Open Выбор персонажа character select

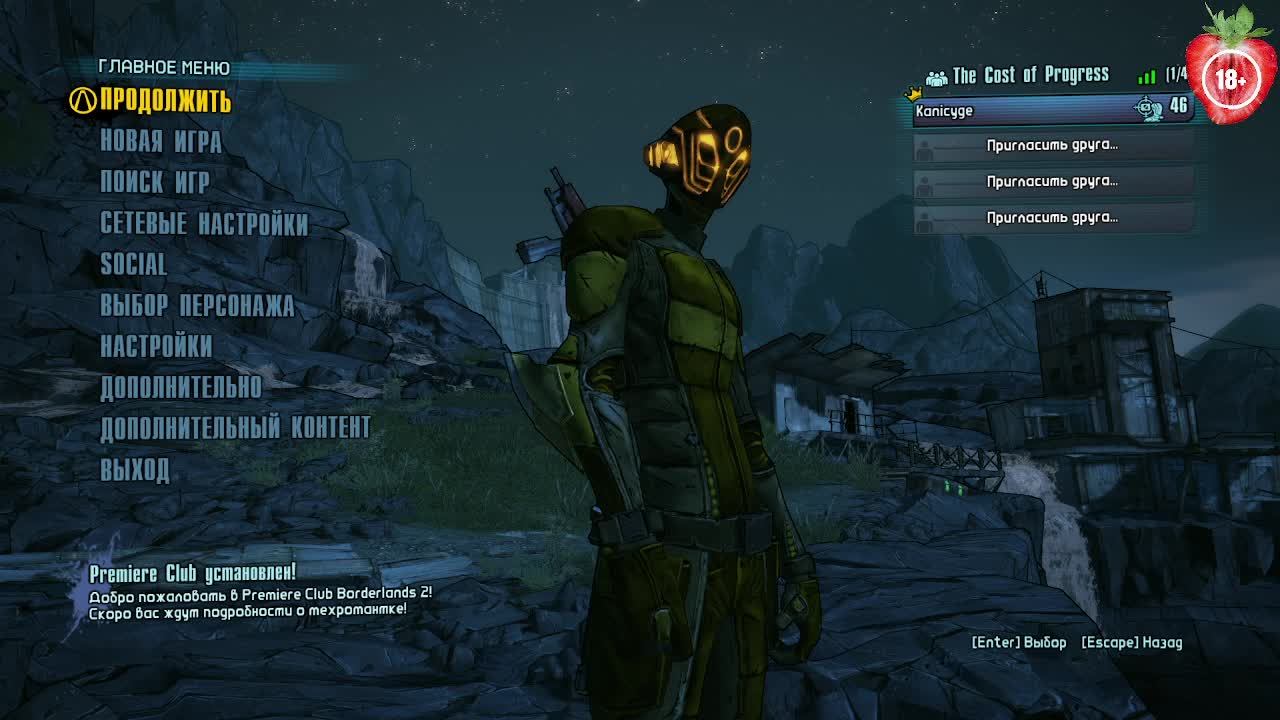pos(197,305)
